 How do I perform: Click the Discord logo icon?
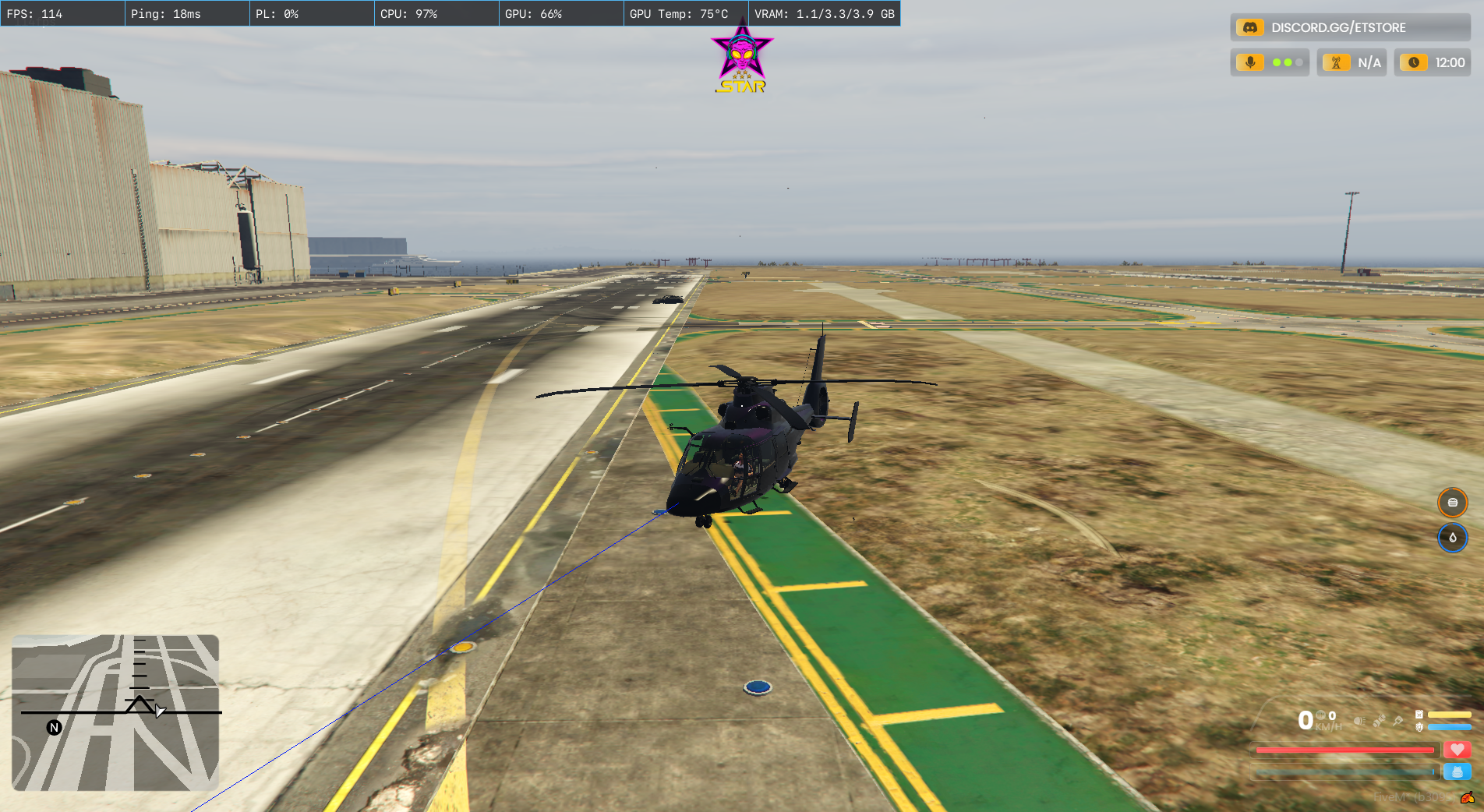tap(1249, 28)
